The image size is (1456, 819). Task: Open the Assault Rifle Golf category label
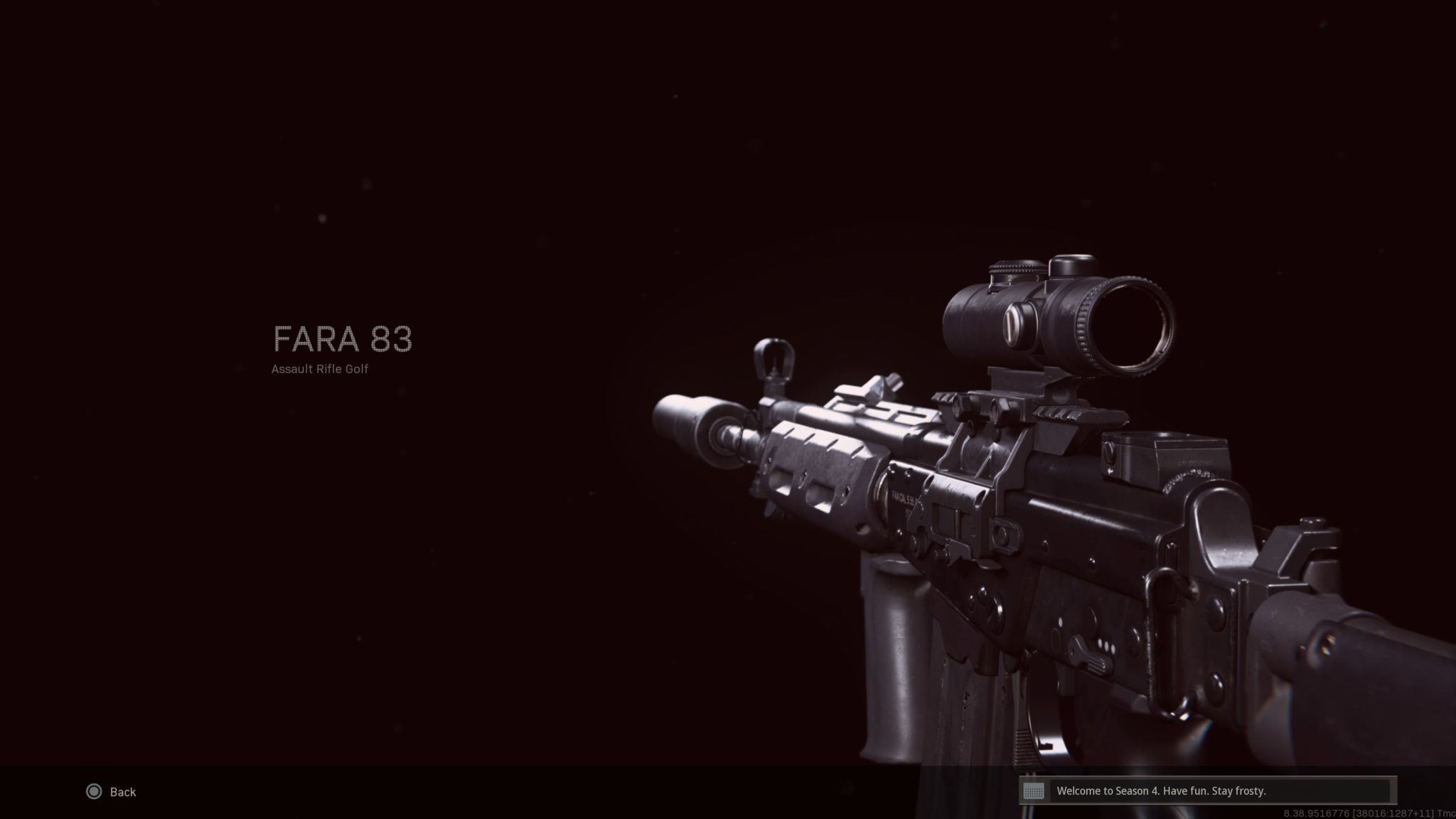click(320, 370)
